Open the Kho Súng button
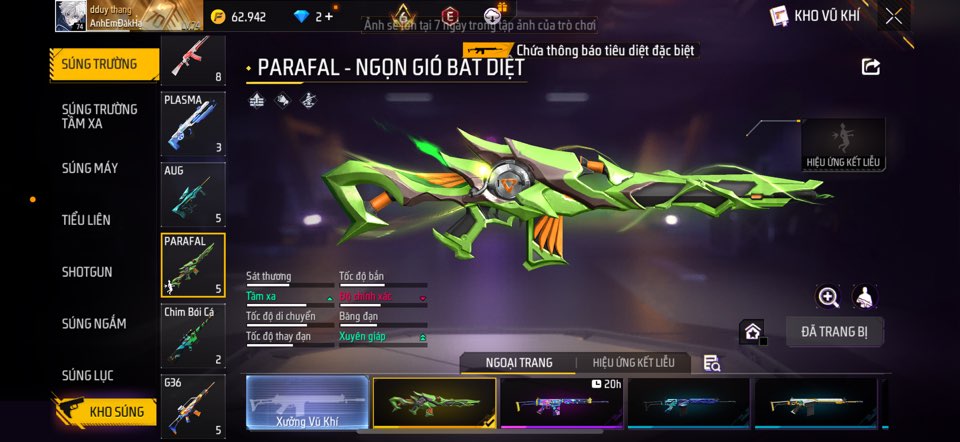Image resolution: width=960 pixels, height=442 pixels. 106,412
